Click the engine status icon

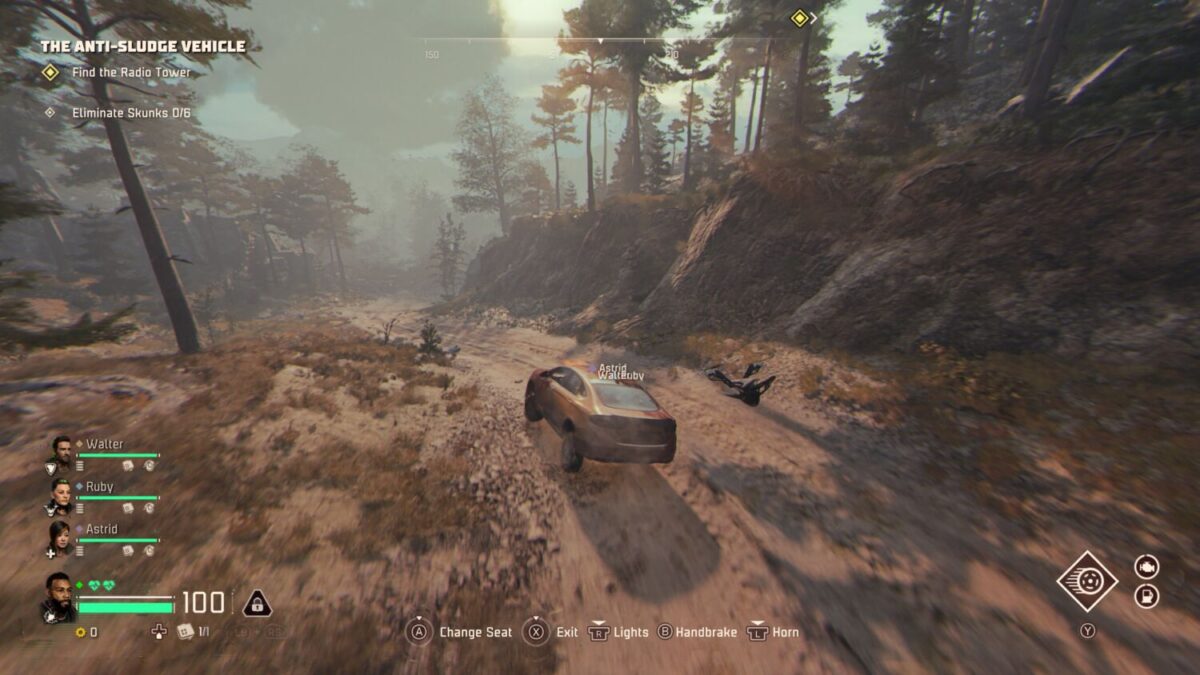1146,567
